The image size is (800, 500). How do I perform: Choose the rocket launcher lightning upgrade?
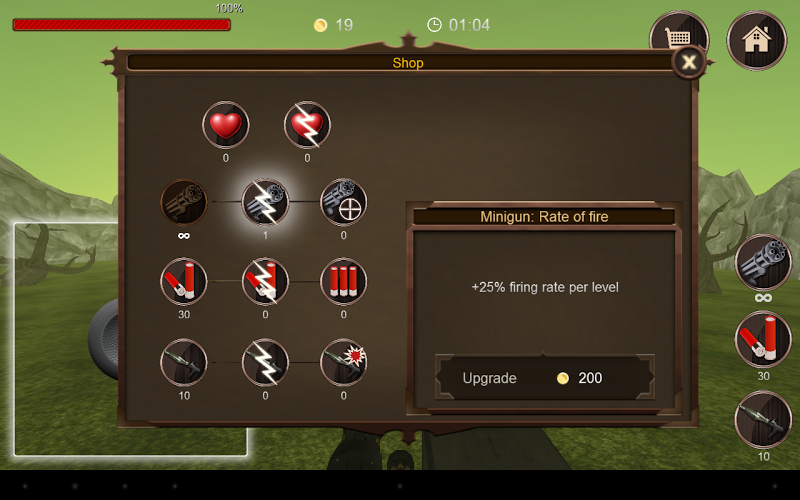pos(265,362)
